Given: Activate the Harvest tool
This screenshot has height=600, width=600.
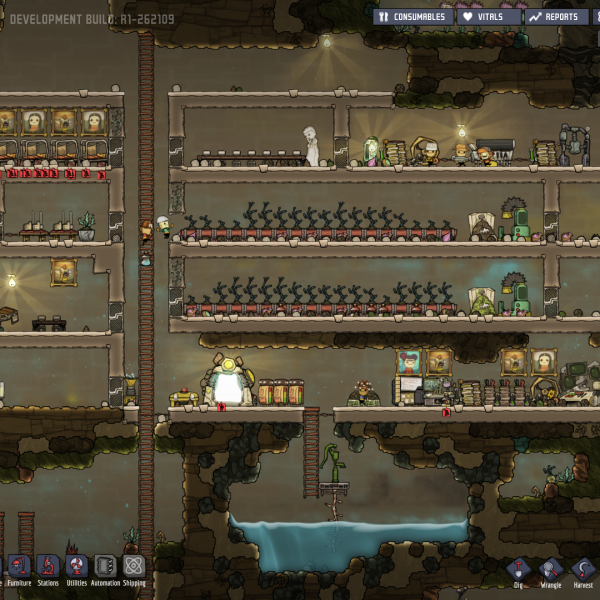Looking at the screenshot, I should [582, 571].
